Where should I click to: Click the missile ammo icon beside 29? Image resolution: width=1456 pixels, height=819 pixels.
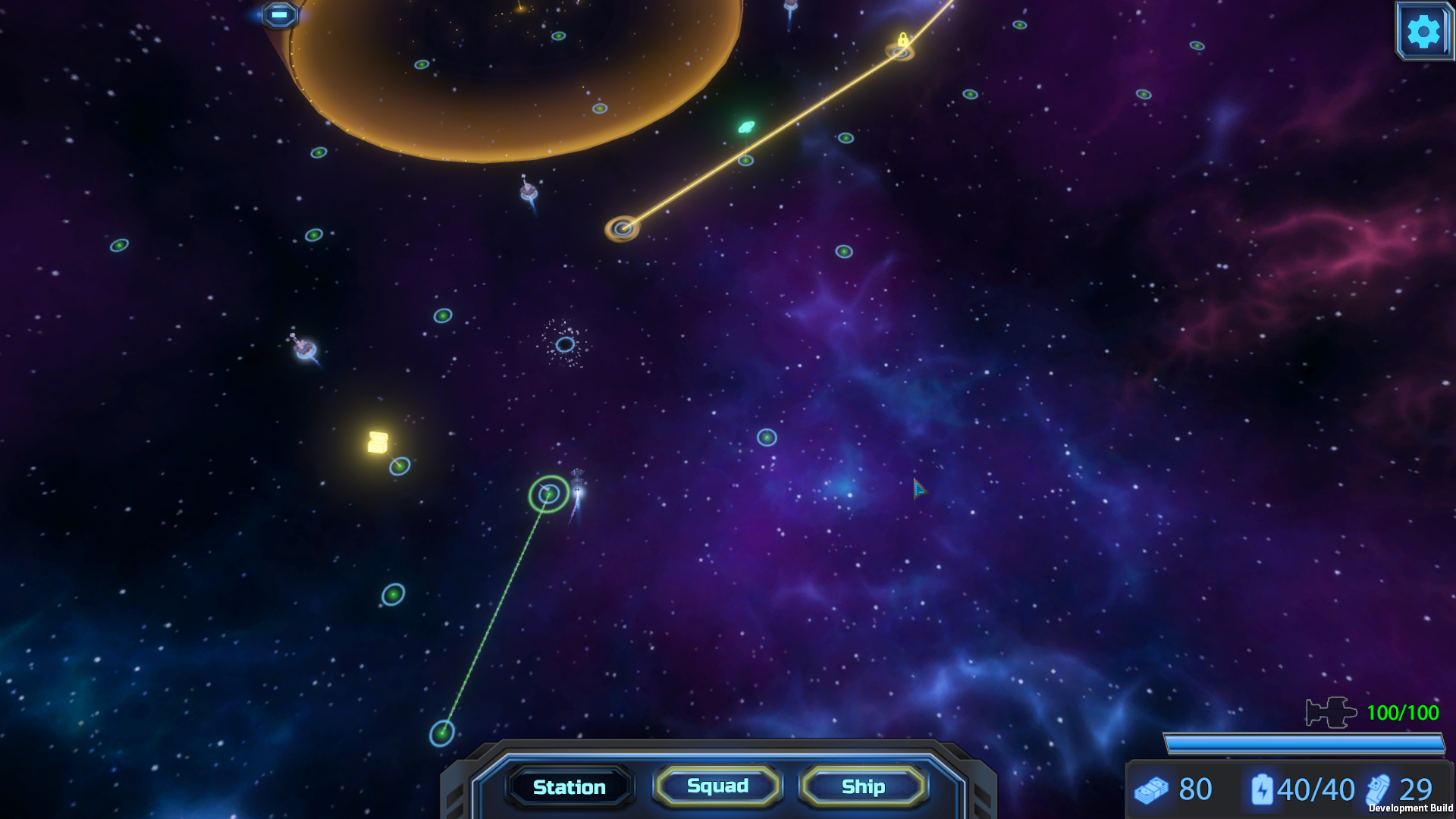click(x=1379, y=789)
